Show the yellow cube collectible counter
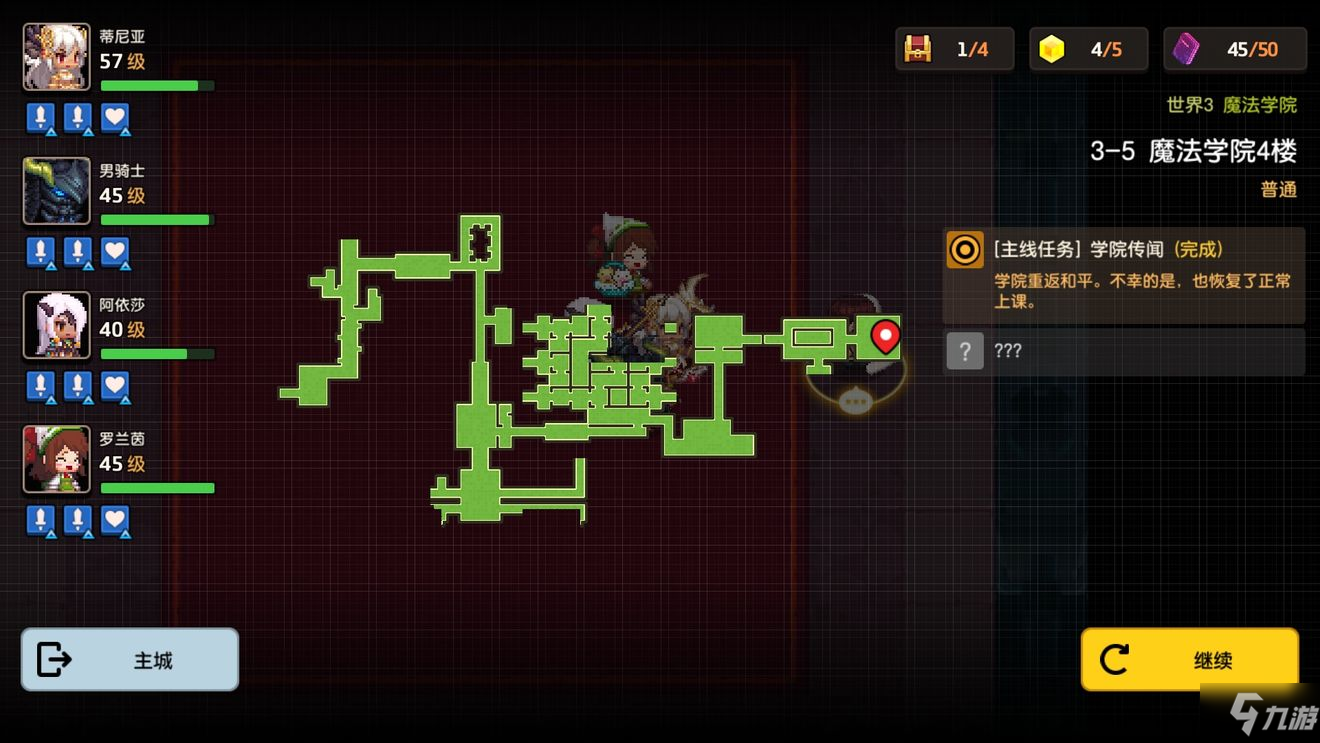1320x743 pixels. click(1088, 49)
